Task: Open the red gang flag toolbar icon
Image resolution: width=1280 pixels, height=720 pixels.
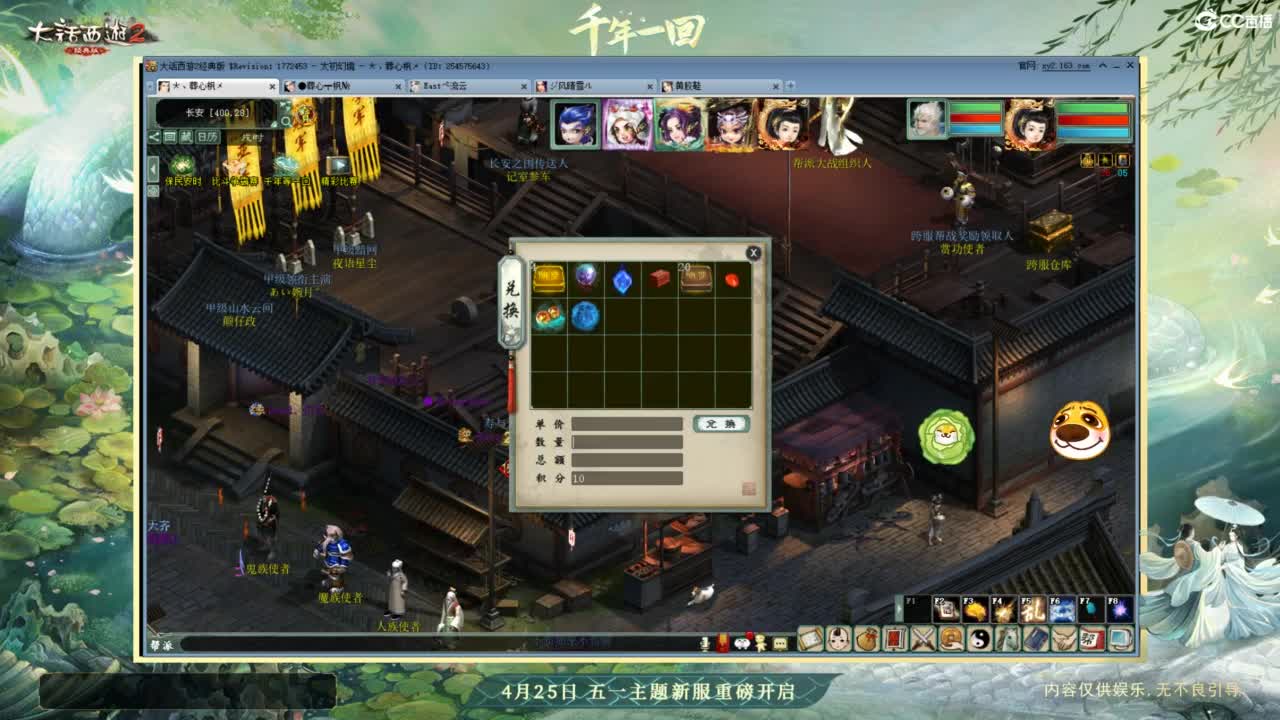Action: (1092, 640)
